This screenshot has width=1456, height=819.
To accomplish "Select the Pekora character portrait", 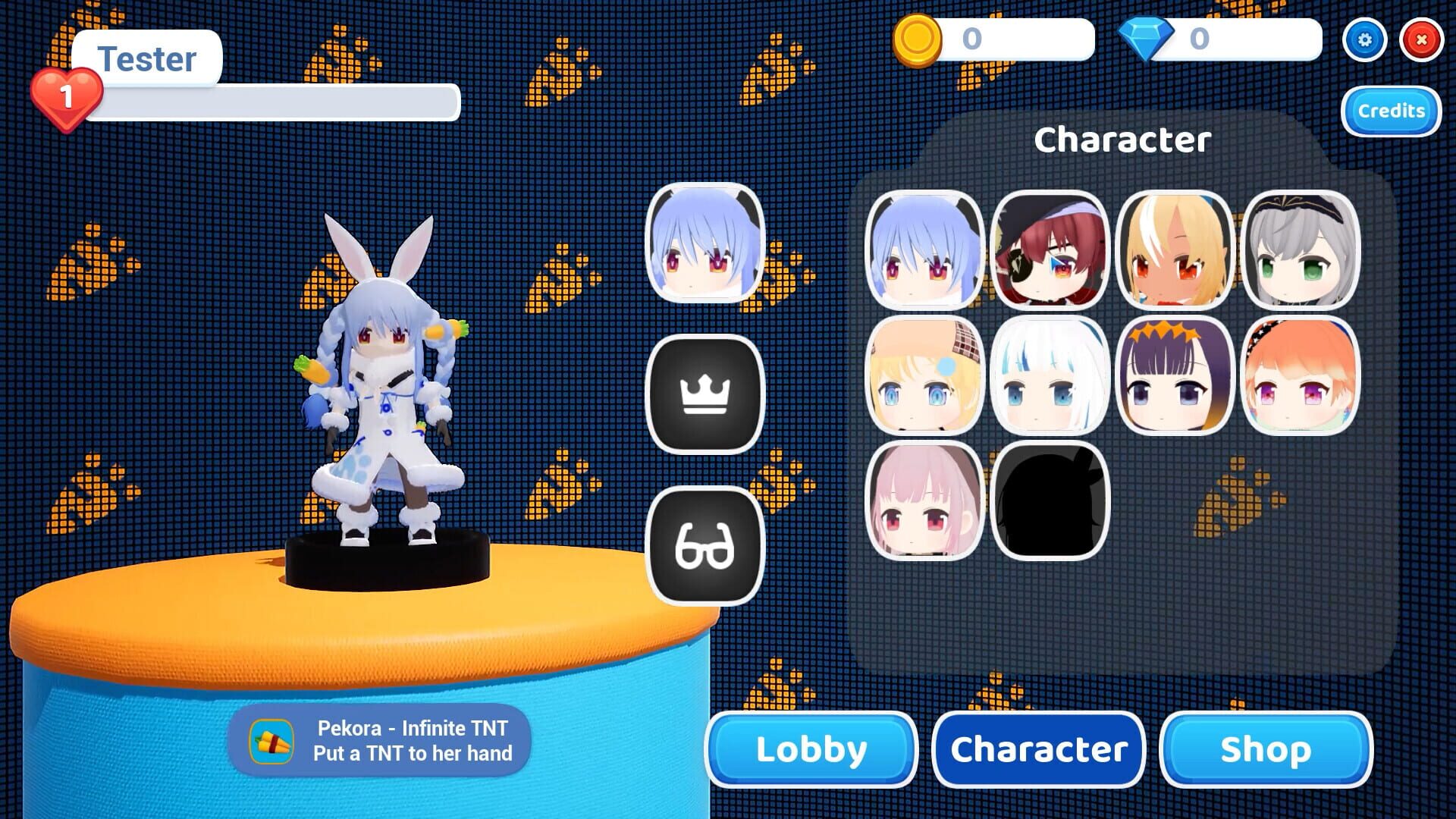I will [924, 250].
